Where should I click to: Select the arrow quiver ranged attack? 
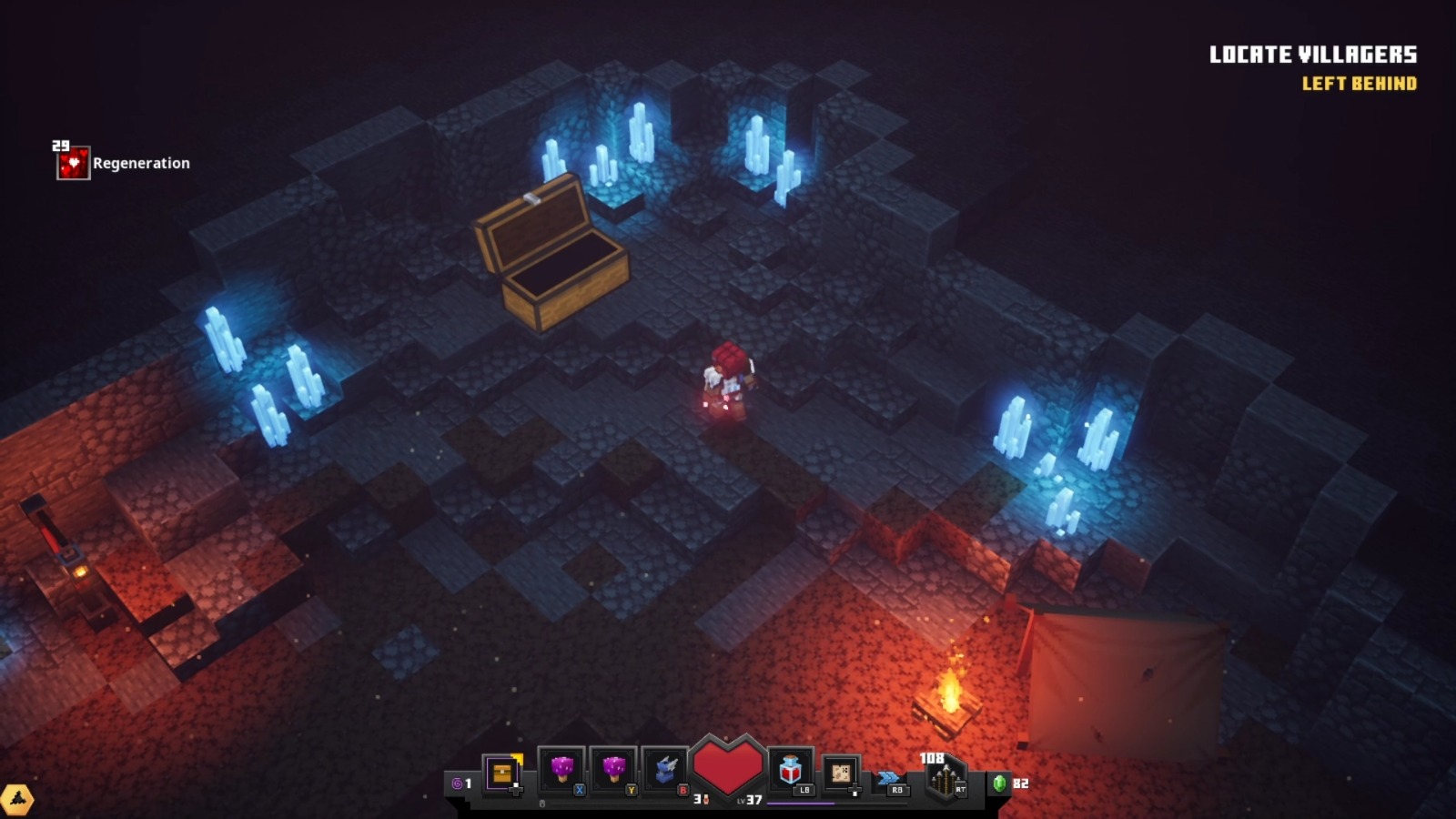945,780
